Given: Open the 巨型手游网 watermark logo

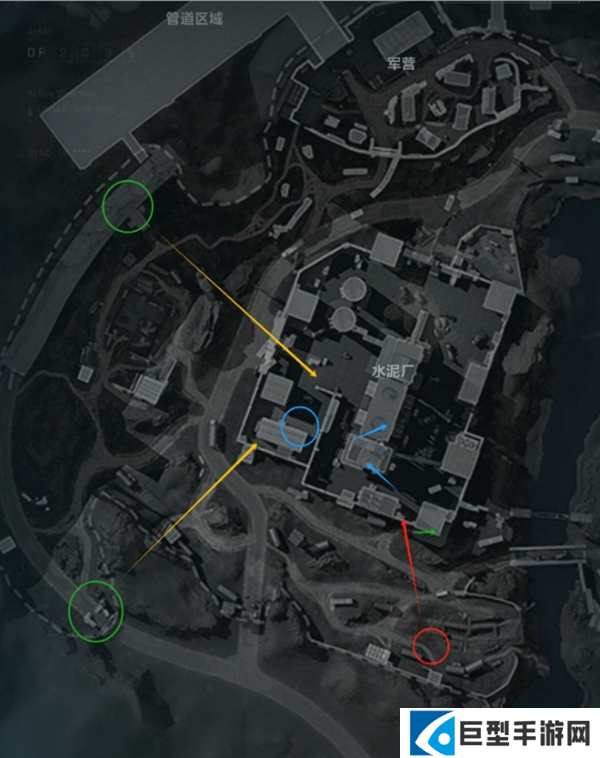Looking at the screenshot, I should point(499,732).
